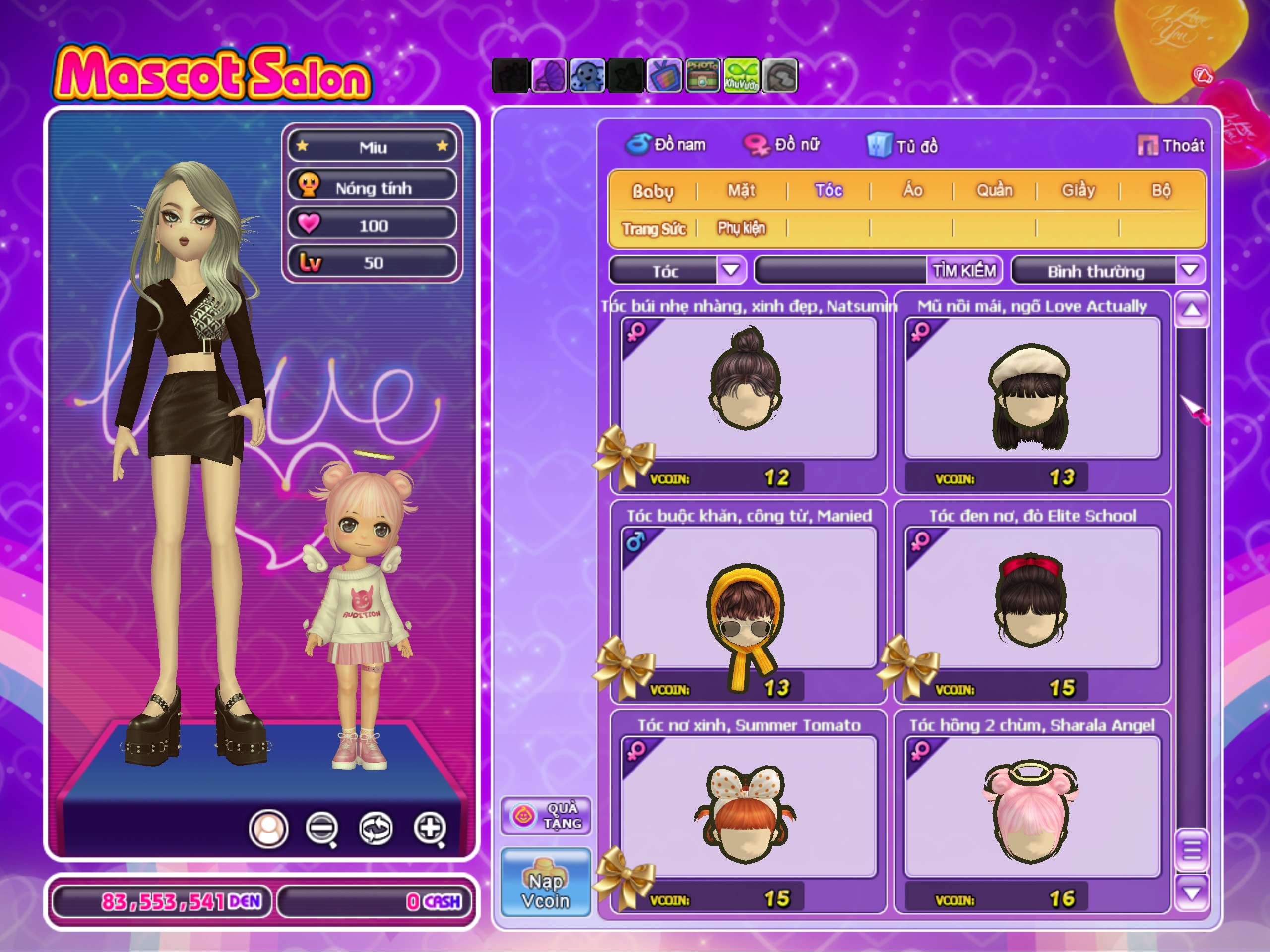Viewport: 1270px width, 952px height.
Task: Switch to the Giầy shoes tab
Action: (x=1078, y=190)
